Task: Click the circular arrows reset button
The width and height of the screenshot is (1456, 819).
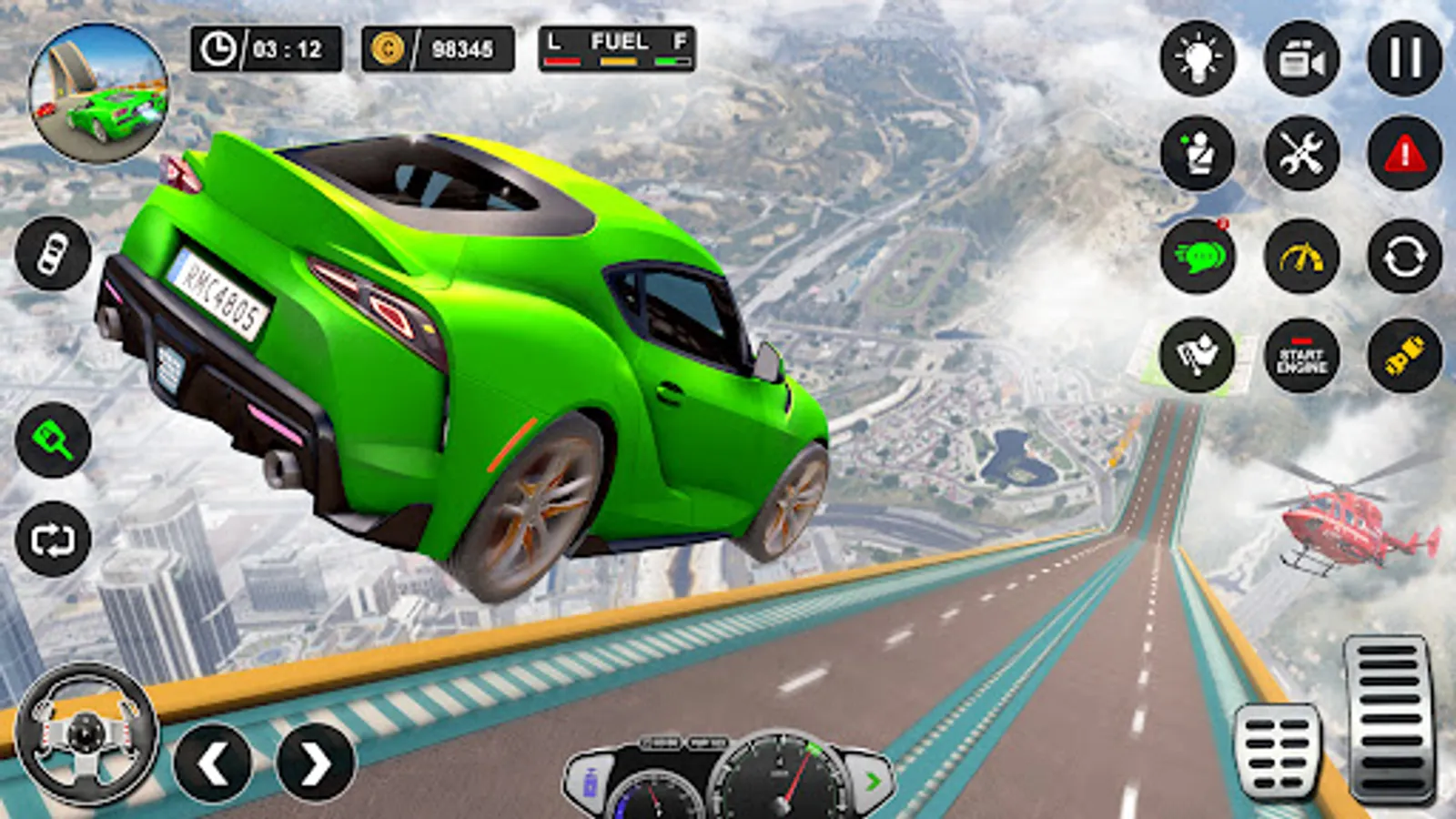Action: click(1404, 257)
